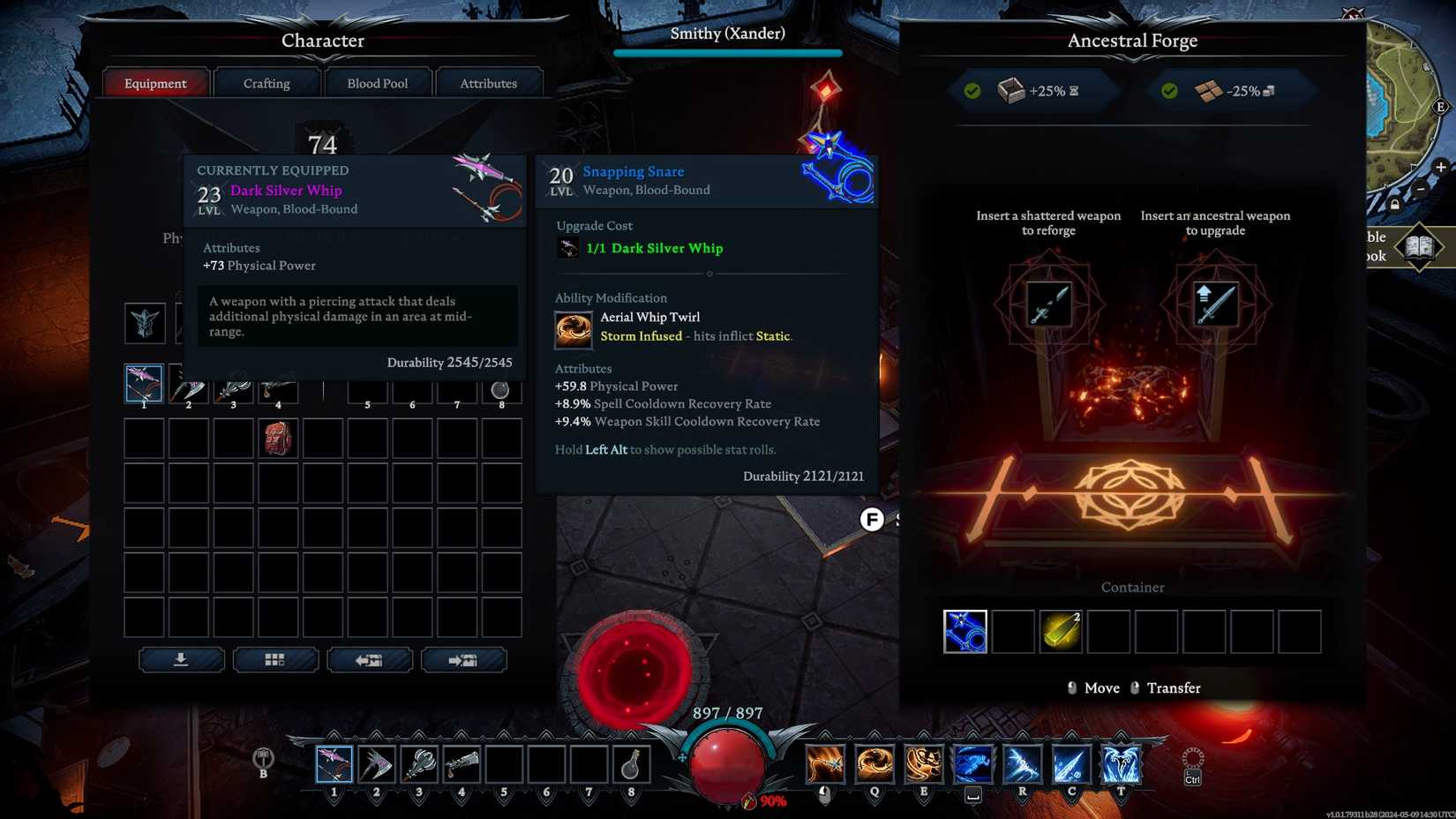Viewport: 1456px width, 819px height.
Task: Select the Dark Silver Whip in the hotbar
Action: (x=333, y=763)
